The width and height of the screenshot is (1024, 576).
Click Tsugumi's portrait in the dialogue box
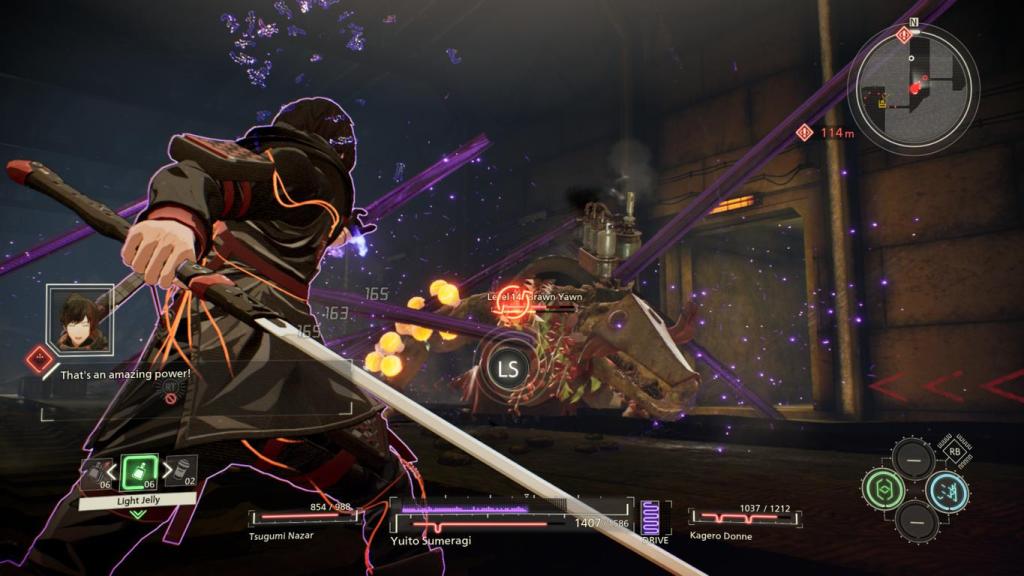(x=81, y=320)
